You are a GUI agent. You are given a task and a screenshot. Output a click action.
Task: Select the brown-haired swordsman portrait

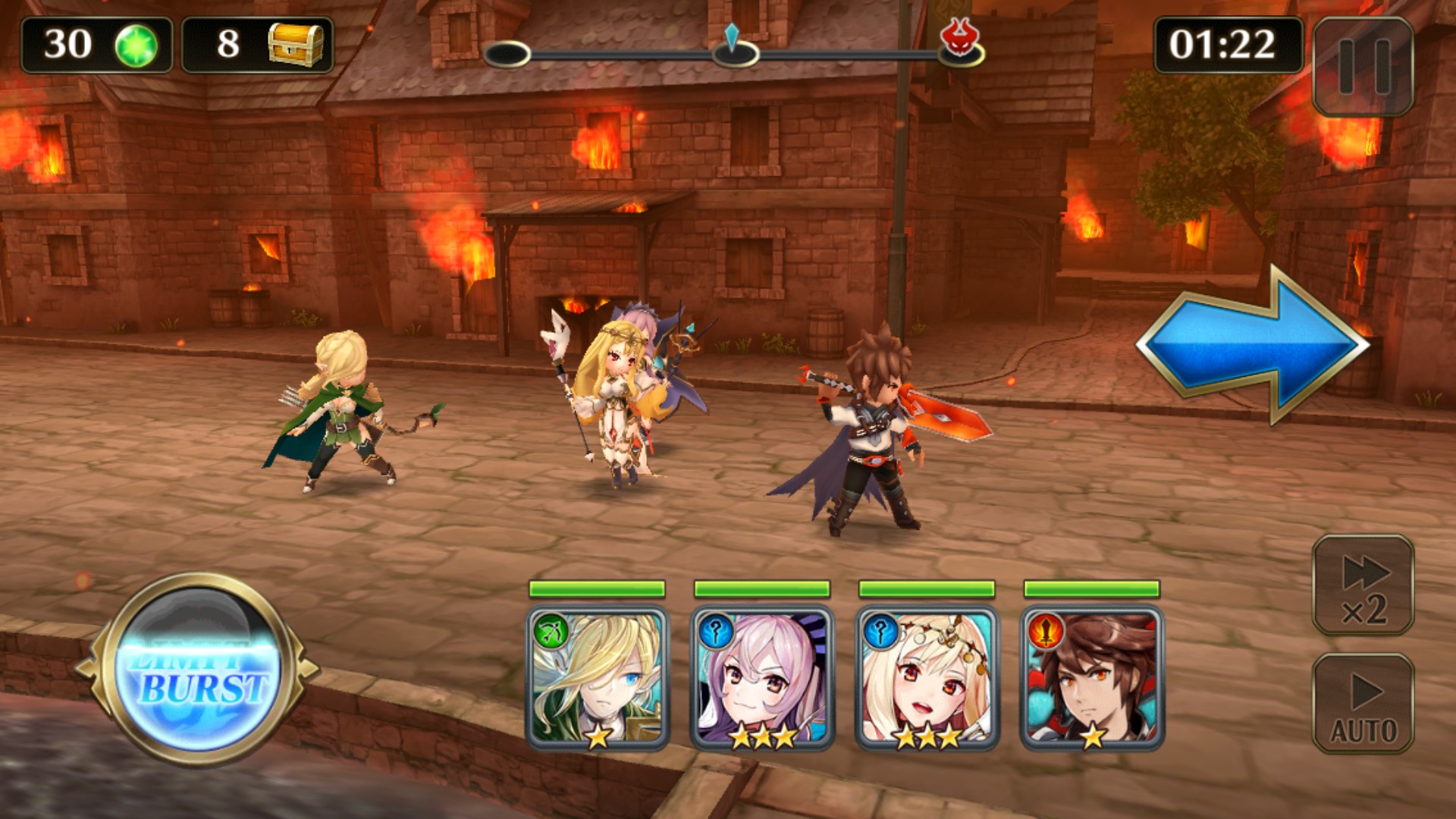[1092, 679]
